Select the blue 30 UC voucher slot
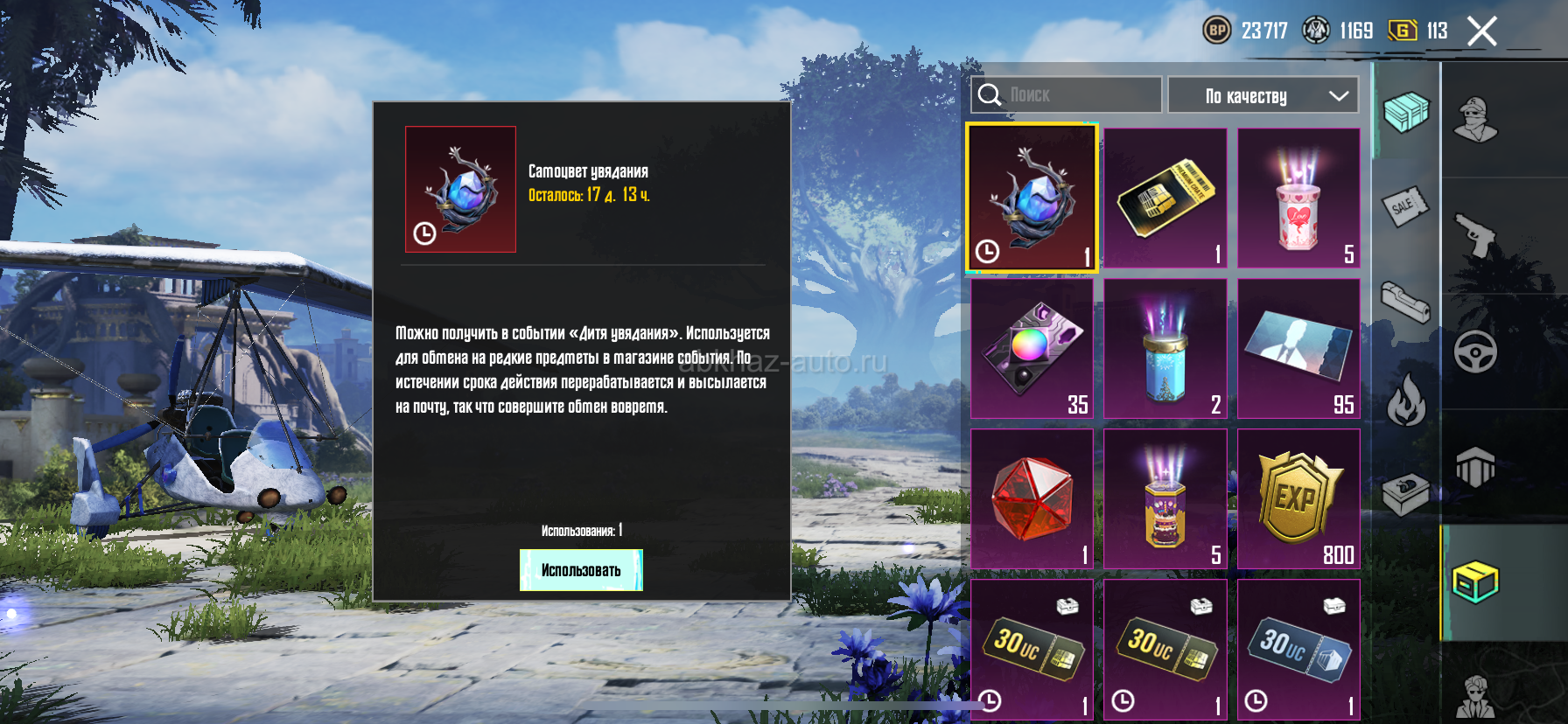Image resolution: width=1568 pixels, height=724 pixels. [x=1298, y=649]
